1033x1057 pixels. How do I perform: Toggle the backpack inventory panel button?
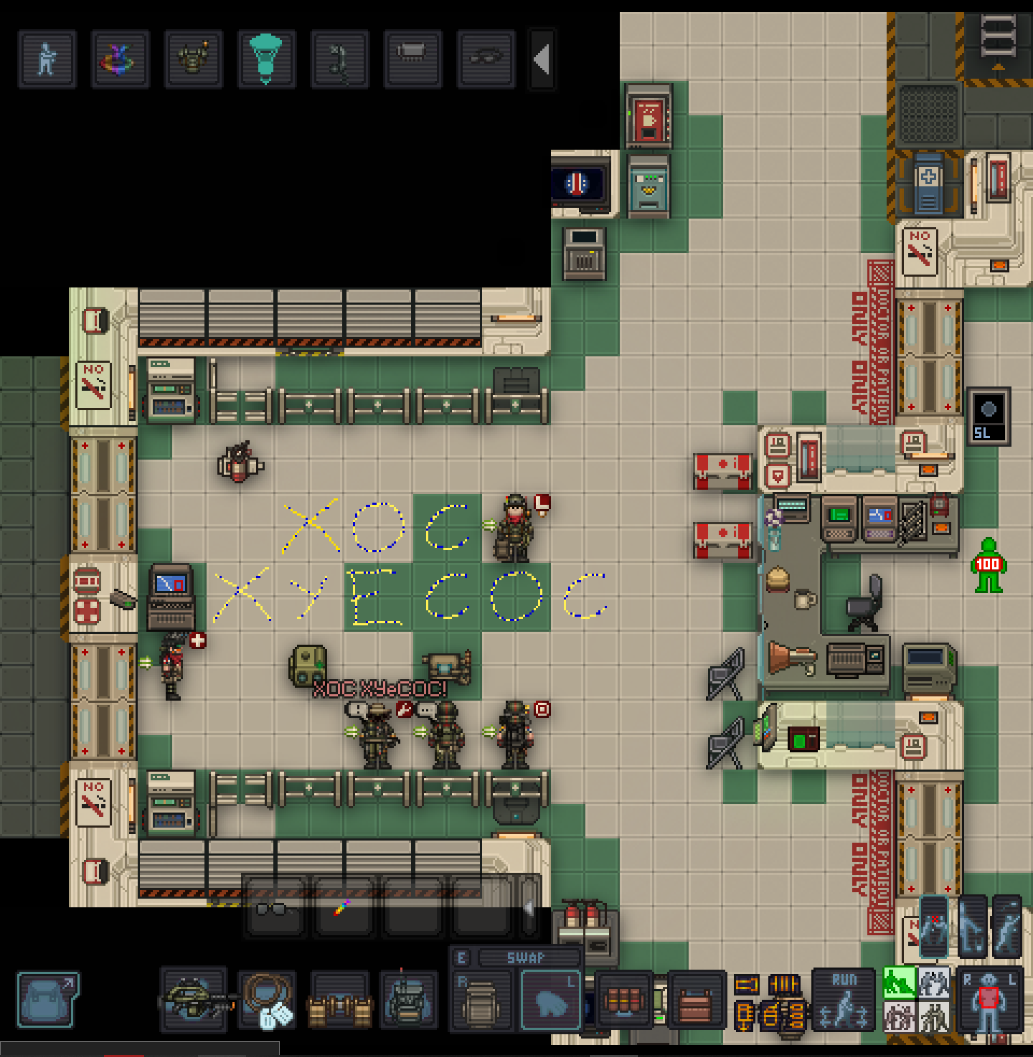pyautogui.click(x=48, y=1001)
